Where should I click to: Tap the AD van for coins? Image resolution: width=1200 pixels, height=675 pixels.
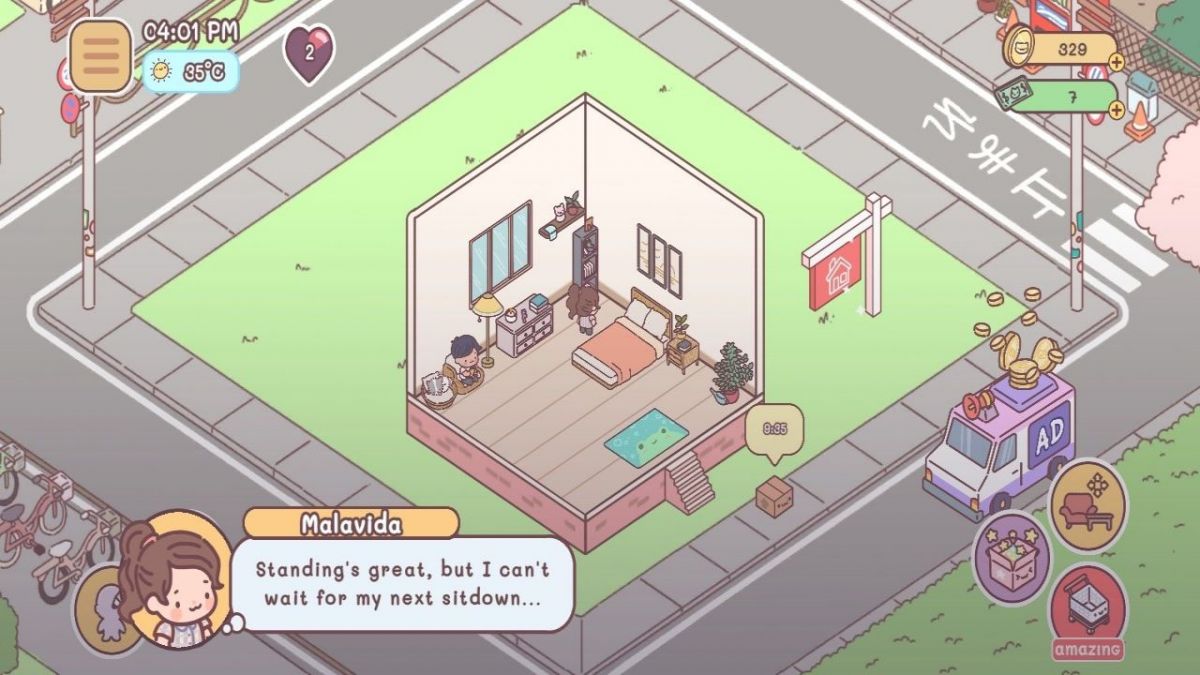(998, 440)
